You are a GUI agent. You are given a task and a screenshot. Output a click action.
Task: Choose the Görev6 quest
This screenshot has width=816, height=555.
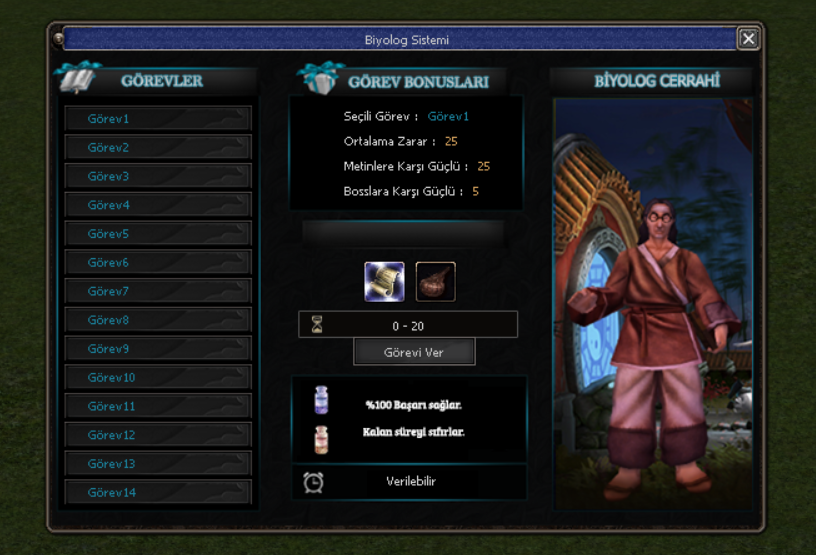[157, 263]
